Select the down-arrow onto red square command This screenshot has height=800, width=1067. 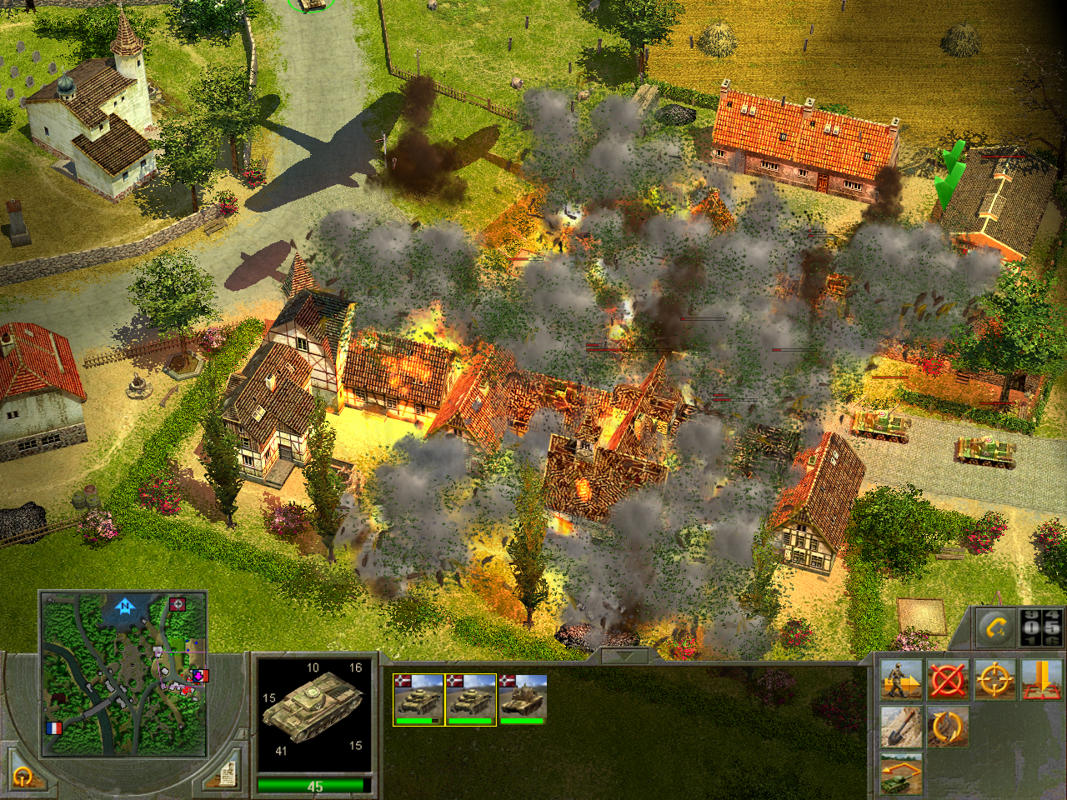tap(1040, 680)
